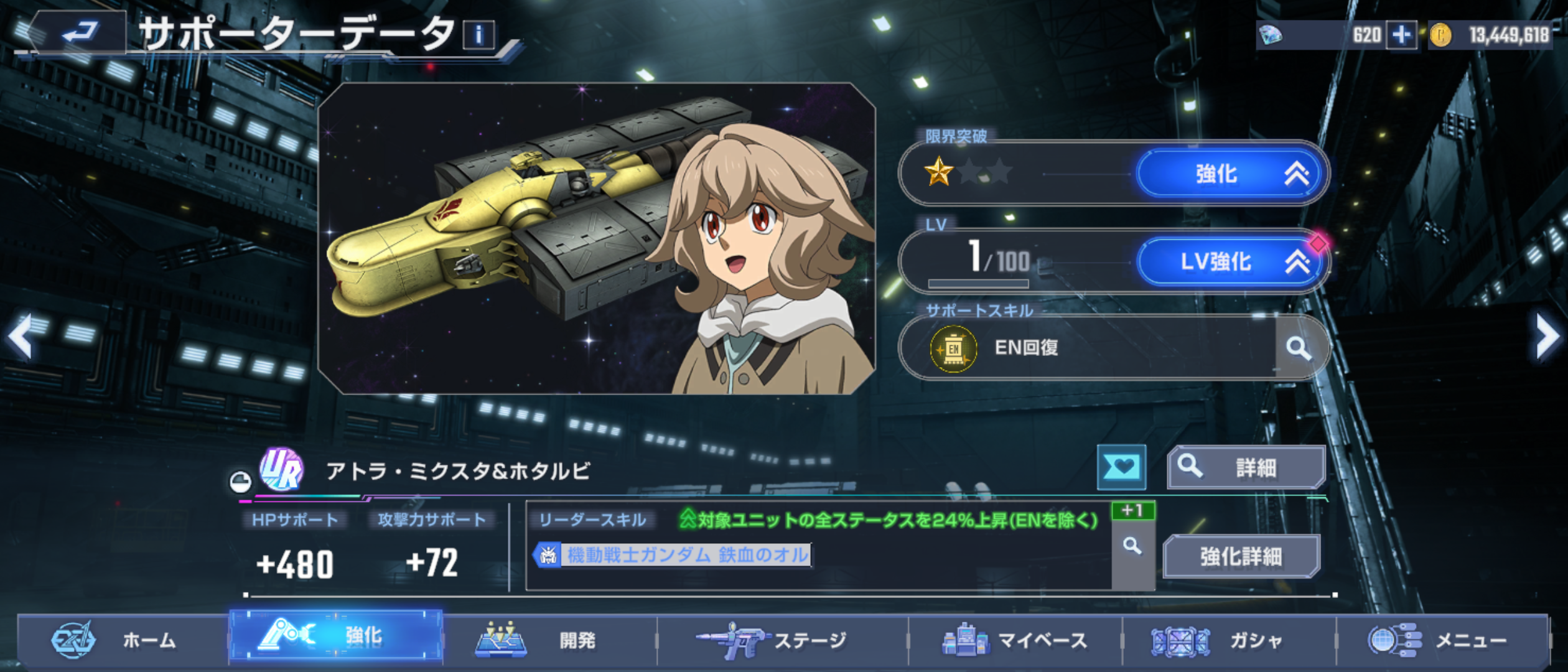The image size is (1568, 672).
Task: View leader skill details via magnifier
Action: click(x=1132, y=547)
